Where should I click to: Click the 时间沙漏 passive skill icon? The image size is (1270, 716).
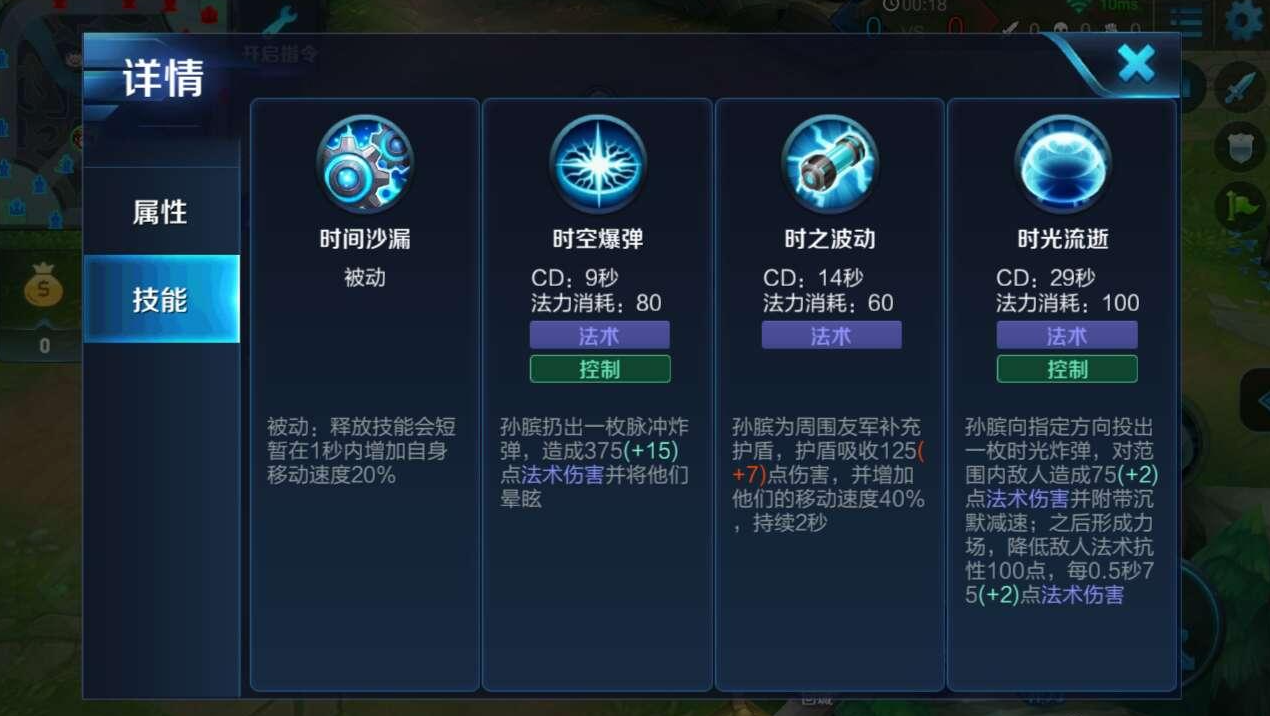(x=365, y=163)
